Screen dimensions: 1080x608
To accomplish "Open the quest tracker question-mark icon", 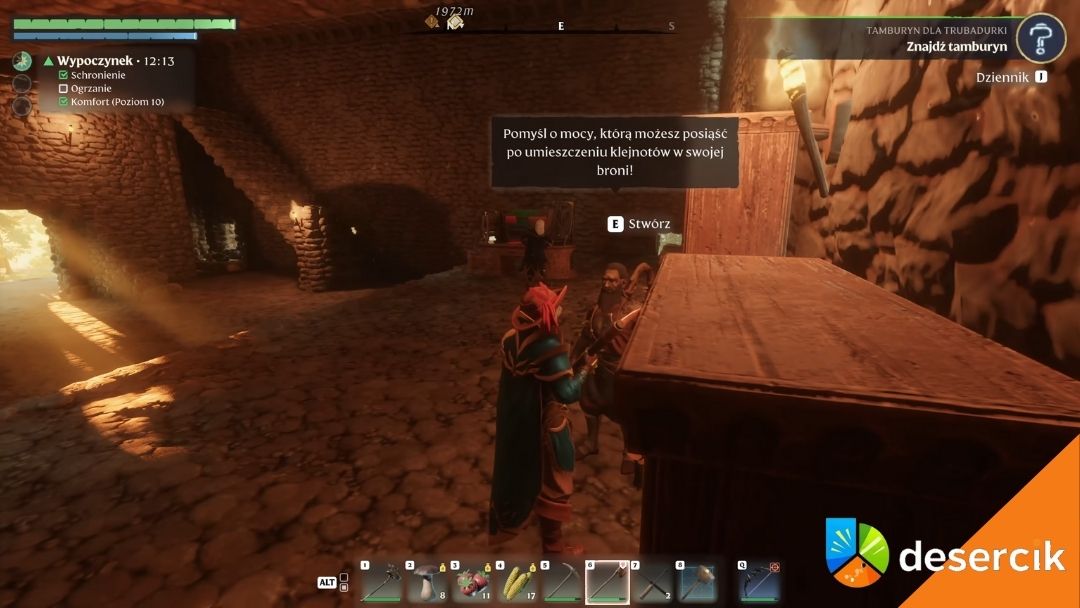I will [x=1040, y=39].
